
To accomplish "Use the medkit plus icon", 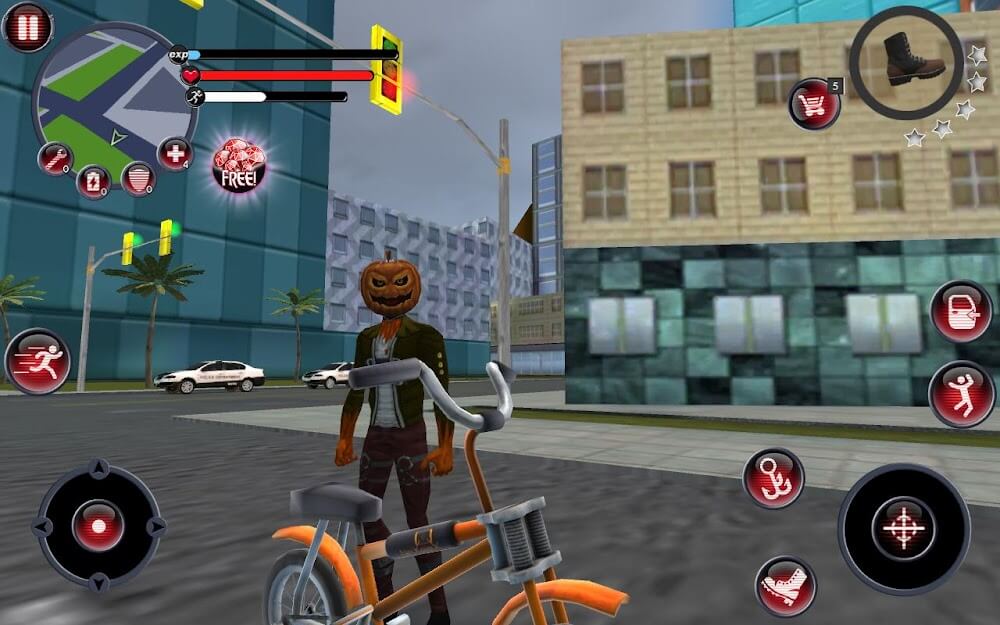I will pos(174,154).
